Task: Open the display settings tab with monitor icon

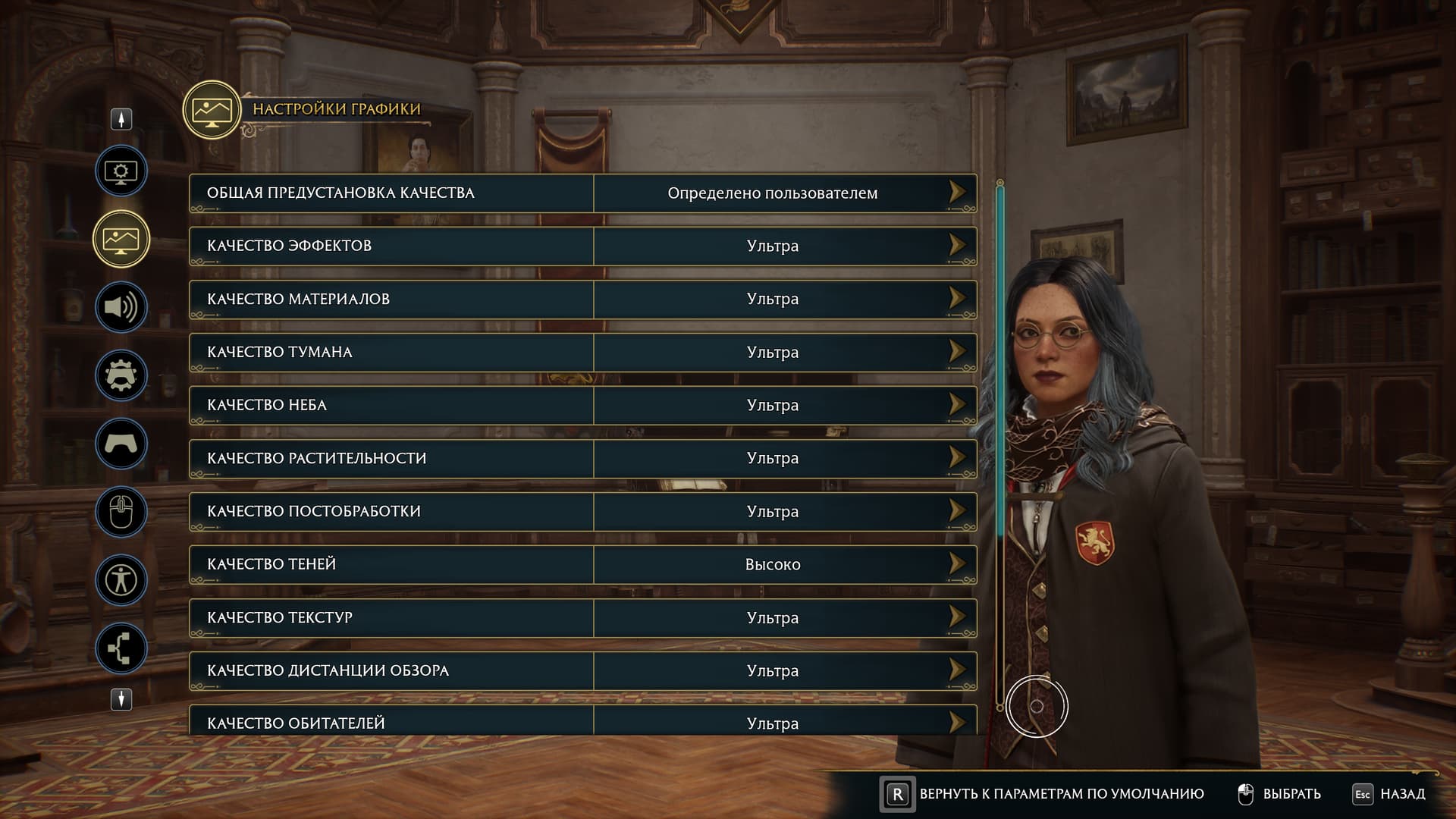Action: (121, 171)
